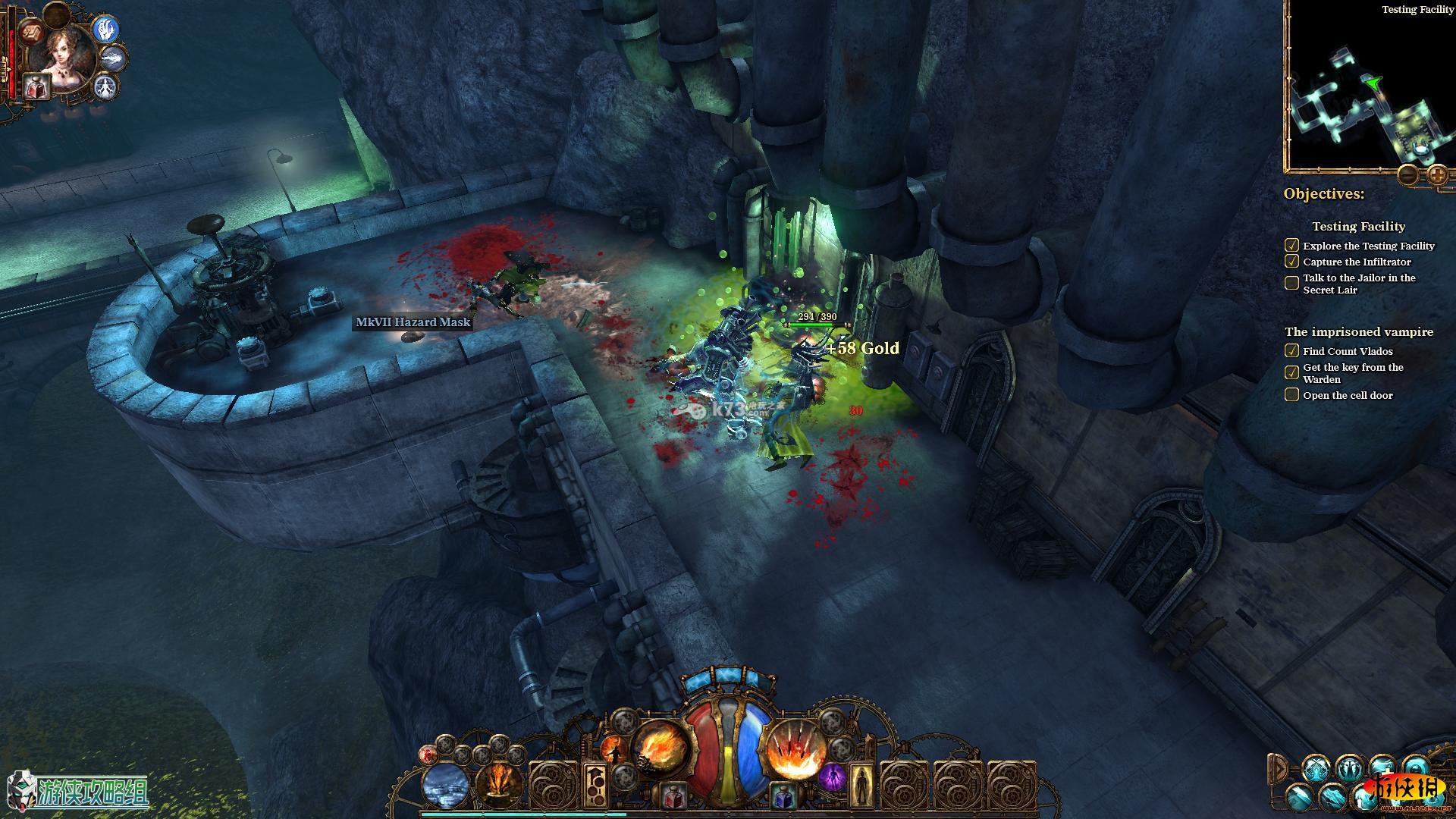This screenshot has height=819, width=1456.
Task: Activate the snowy landscape skill slot
Action: [x=445, y=786]
